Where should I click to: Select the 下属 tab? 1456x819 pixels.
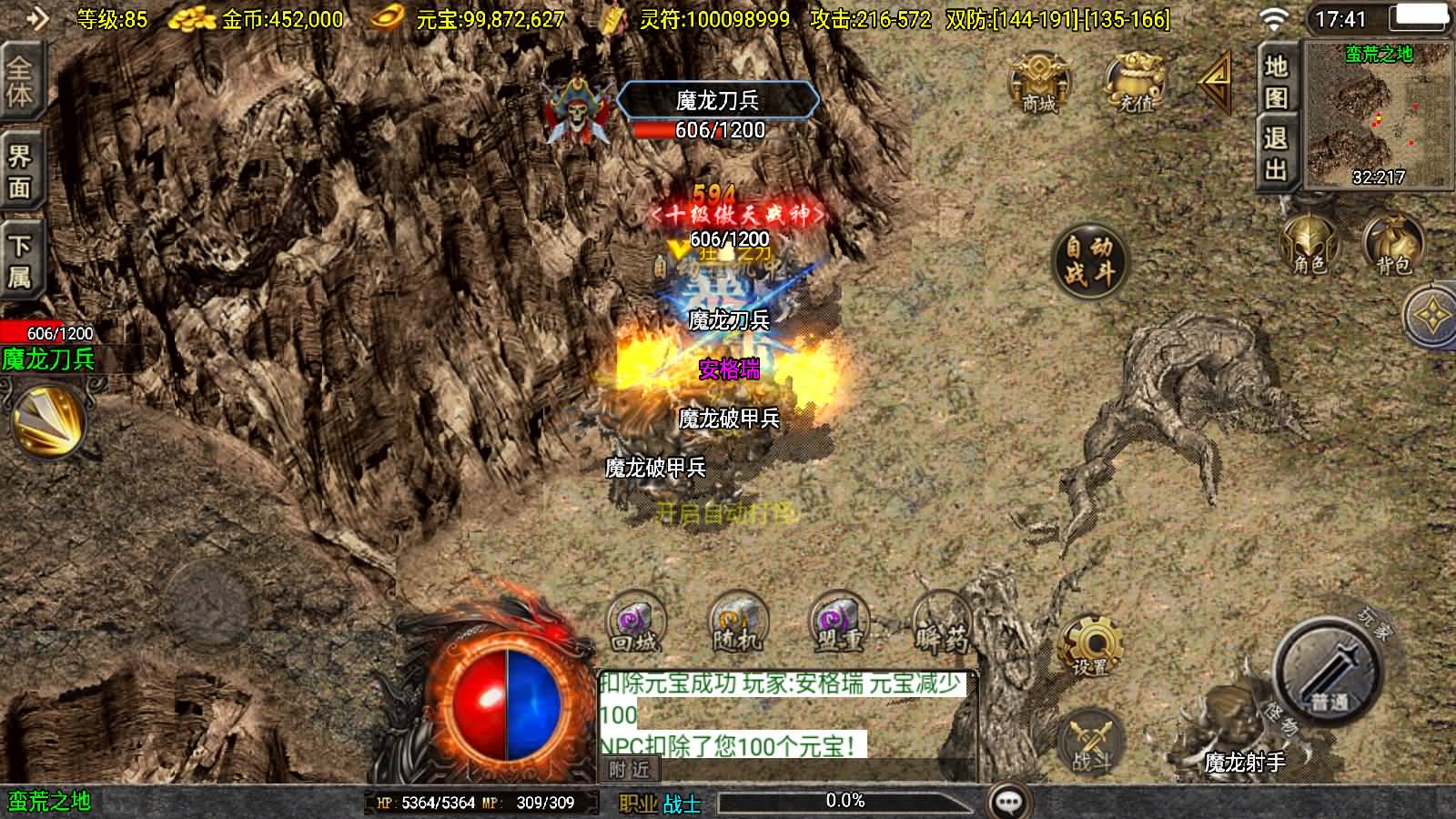(x=20, y=260)
